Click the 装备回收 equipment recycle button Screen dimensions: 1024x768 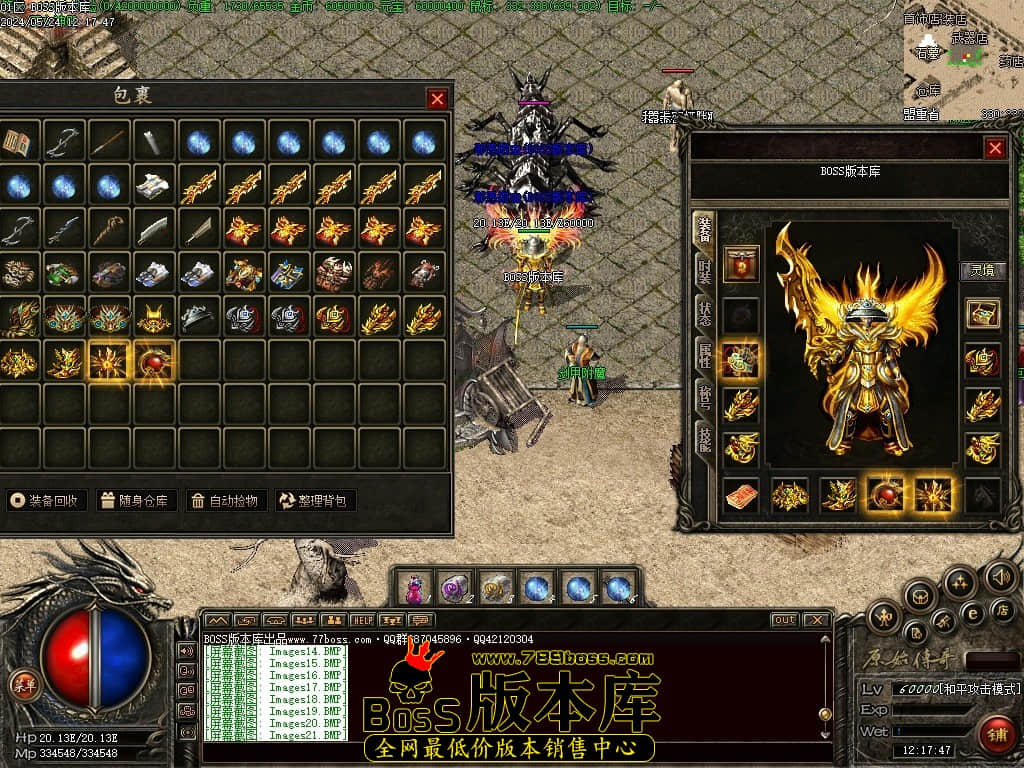point(47,500)
